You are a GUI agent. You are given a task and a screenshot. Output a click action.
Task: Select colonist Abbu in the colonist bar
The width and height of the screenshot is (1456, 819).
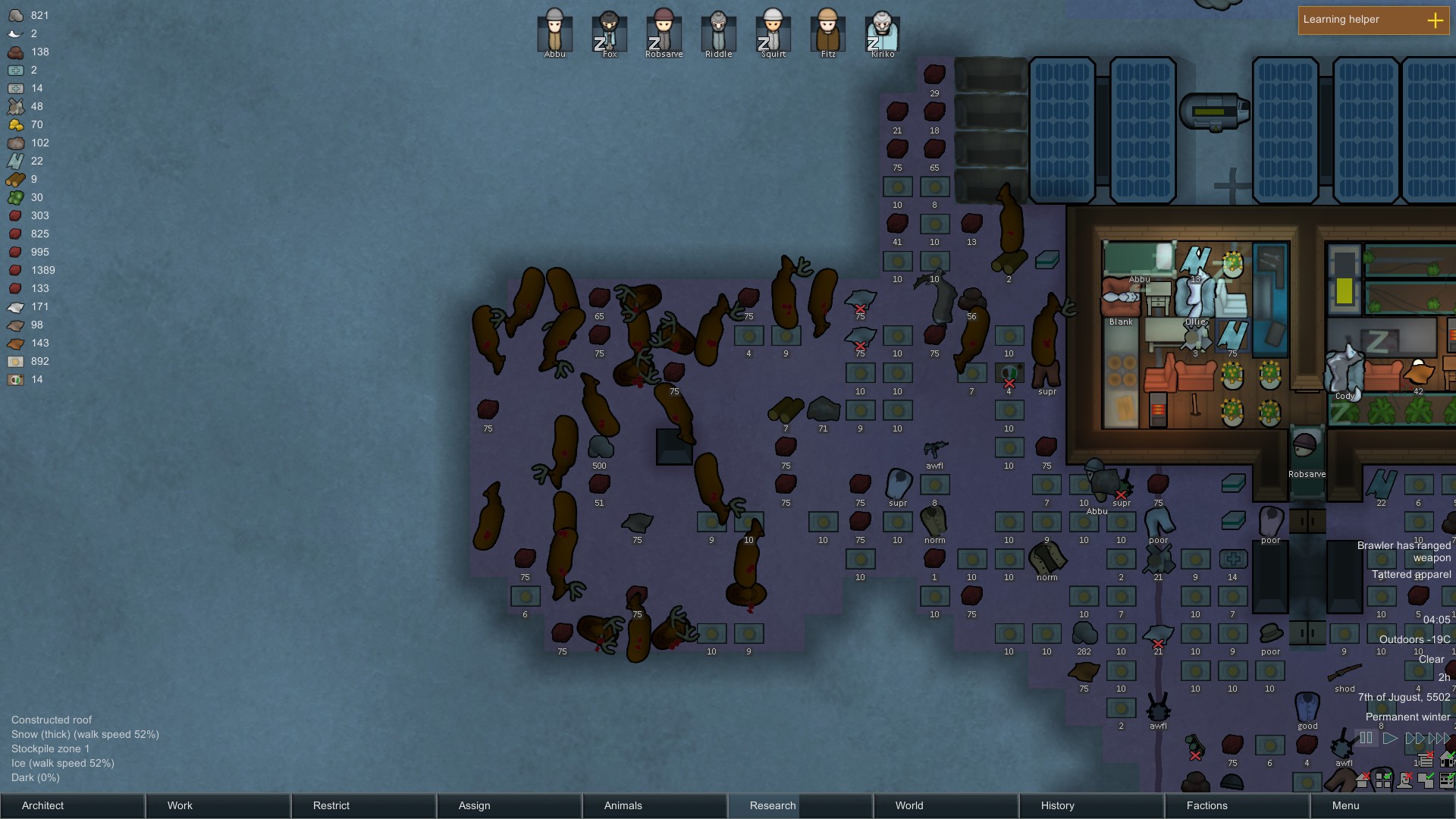(x=554, y=32)
